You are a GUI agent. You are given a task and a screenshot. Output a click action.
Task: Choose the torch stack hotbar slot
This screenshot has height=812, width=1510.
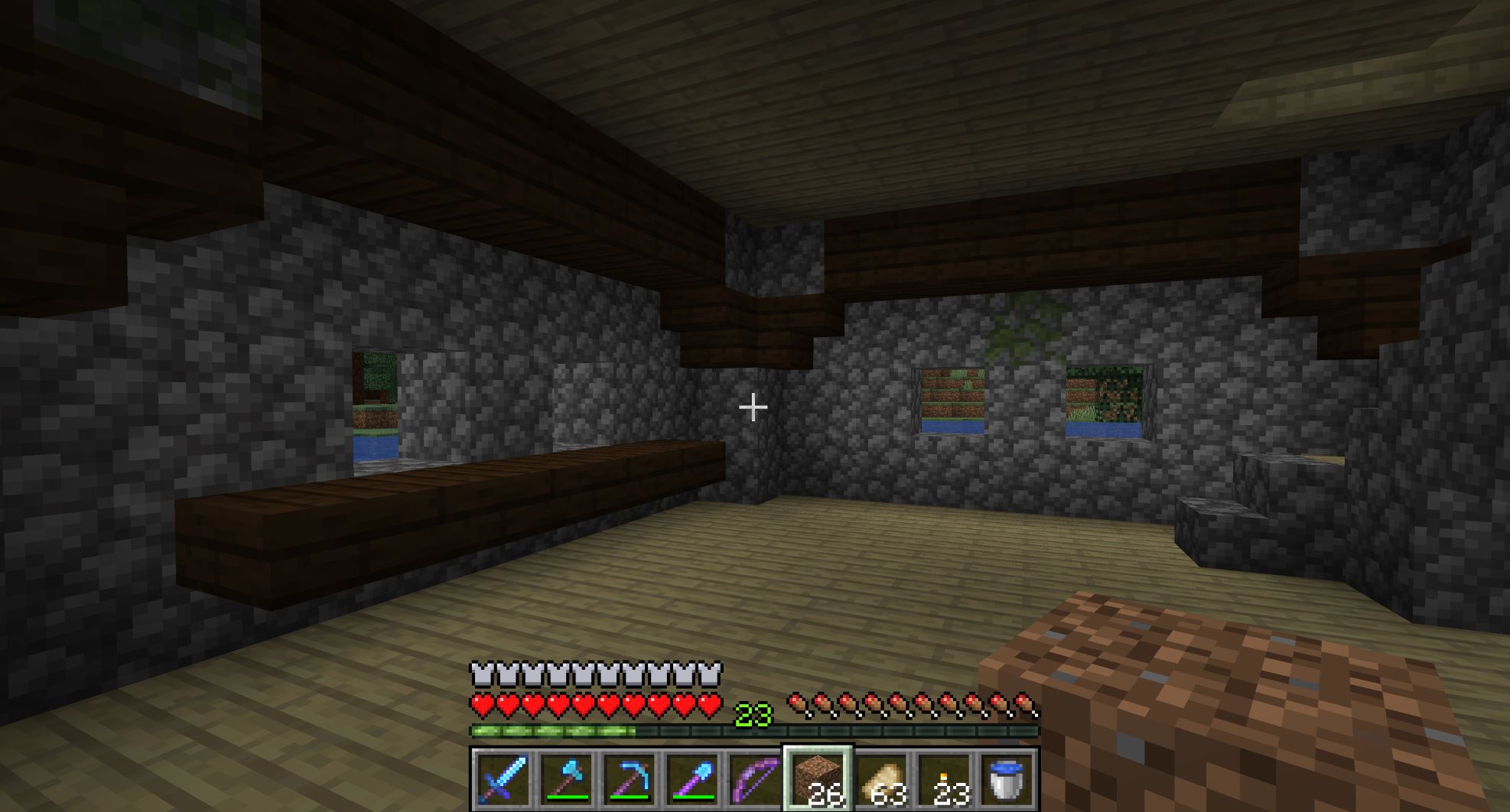click(x=943, y=779)
